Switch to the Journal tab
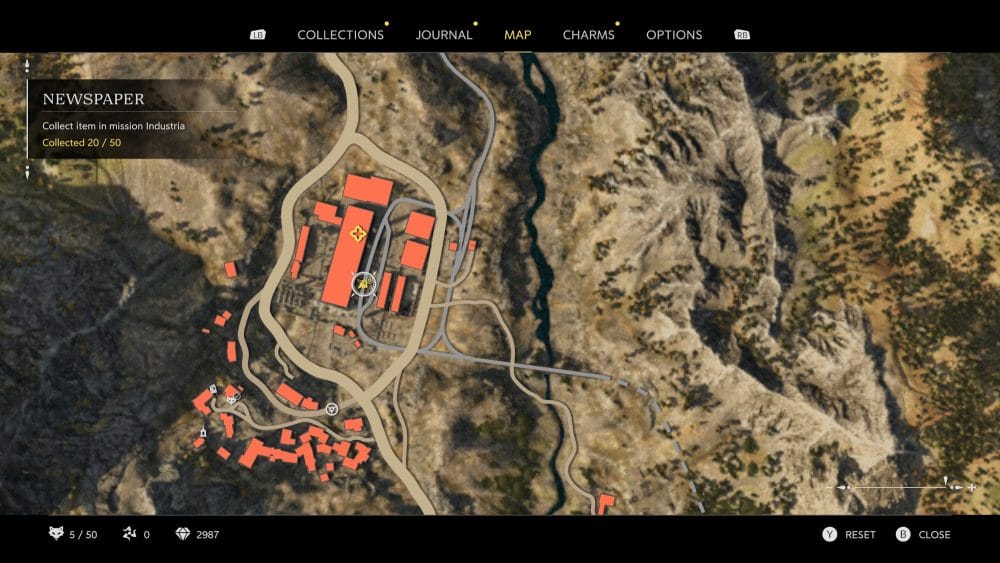Image resolution: width=1000 pixels, height=563 pixels. pyautogui.click(x=444, y=35)
